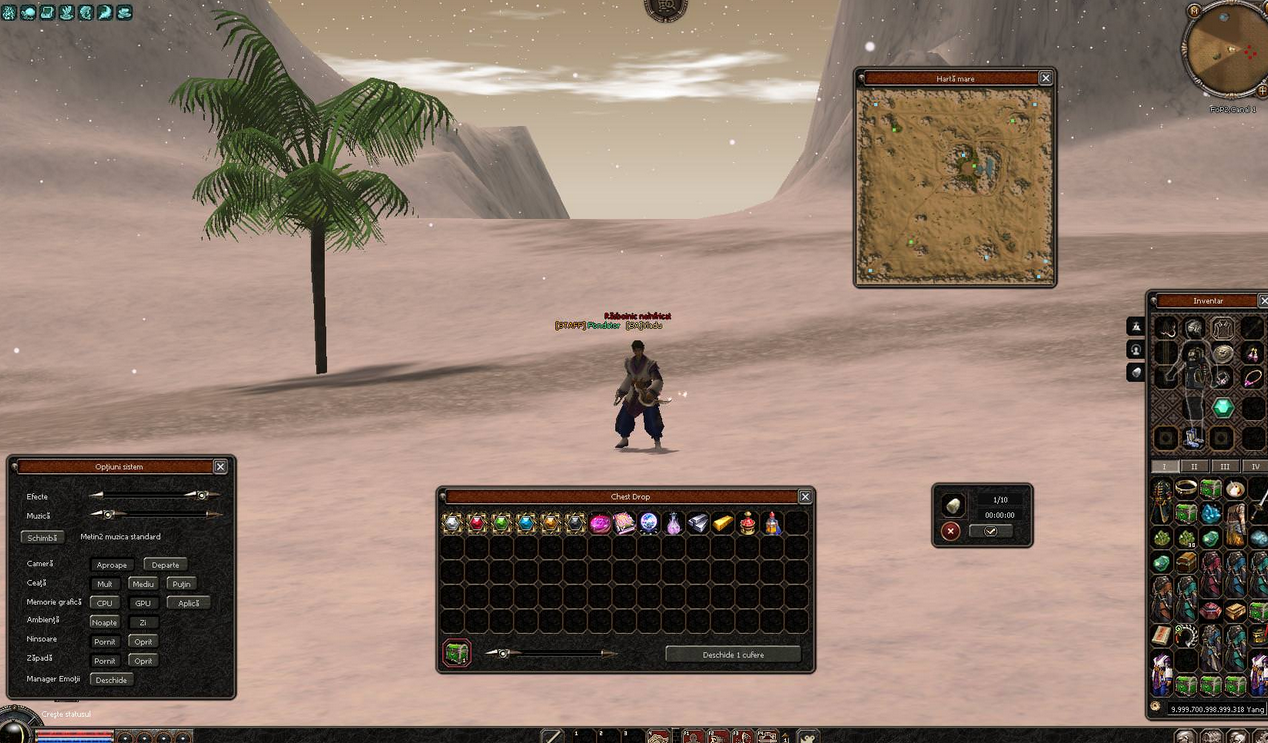Choose Mediu fog level
Screen dimensions: 1268x743
[x=143, y=584]
